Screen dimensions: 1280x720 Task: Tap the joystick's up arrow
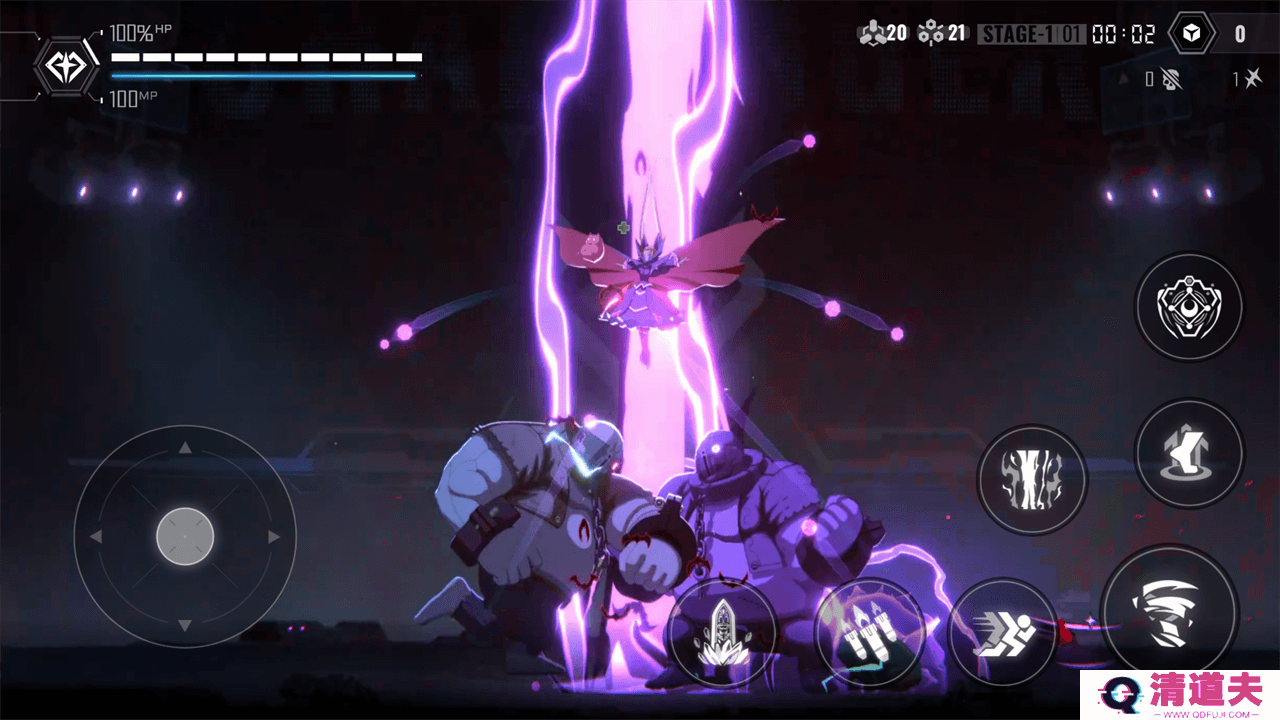185,448
